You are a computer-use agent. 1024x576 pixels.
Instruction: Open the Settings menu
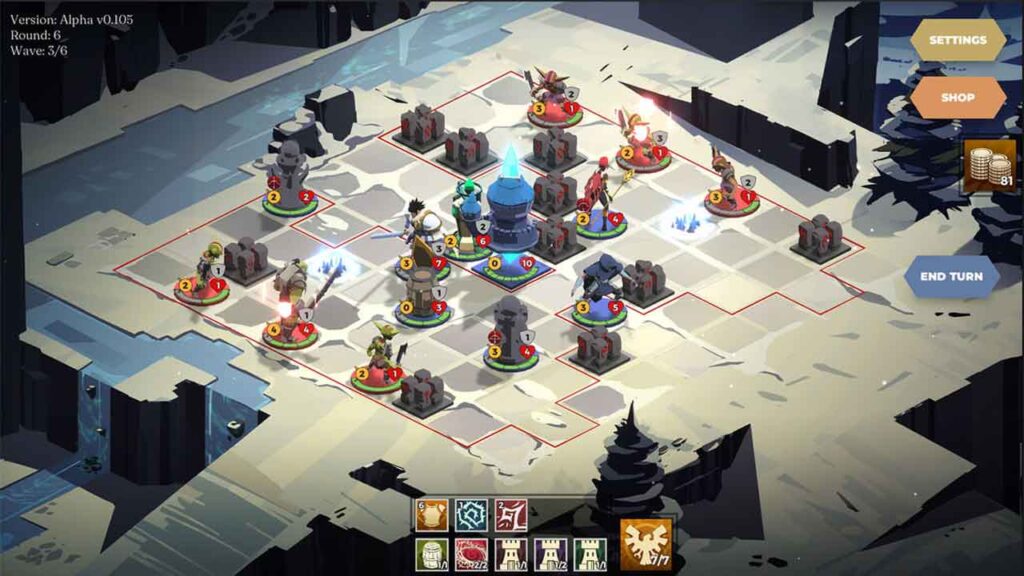click(957, 41)
